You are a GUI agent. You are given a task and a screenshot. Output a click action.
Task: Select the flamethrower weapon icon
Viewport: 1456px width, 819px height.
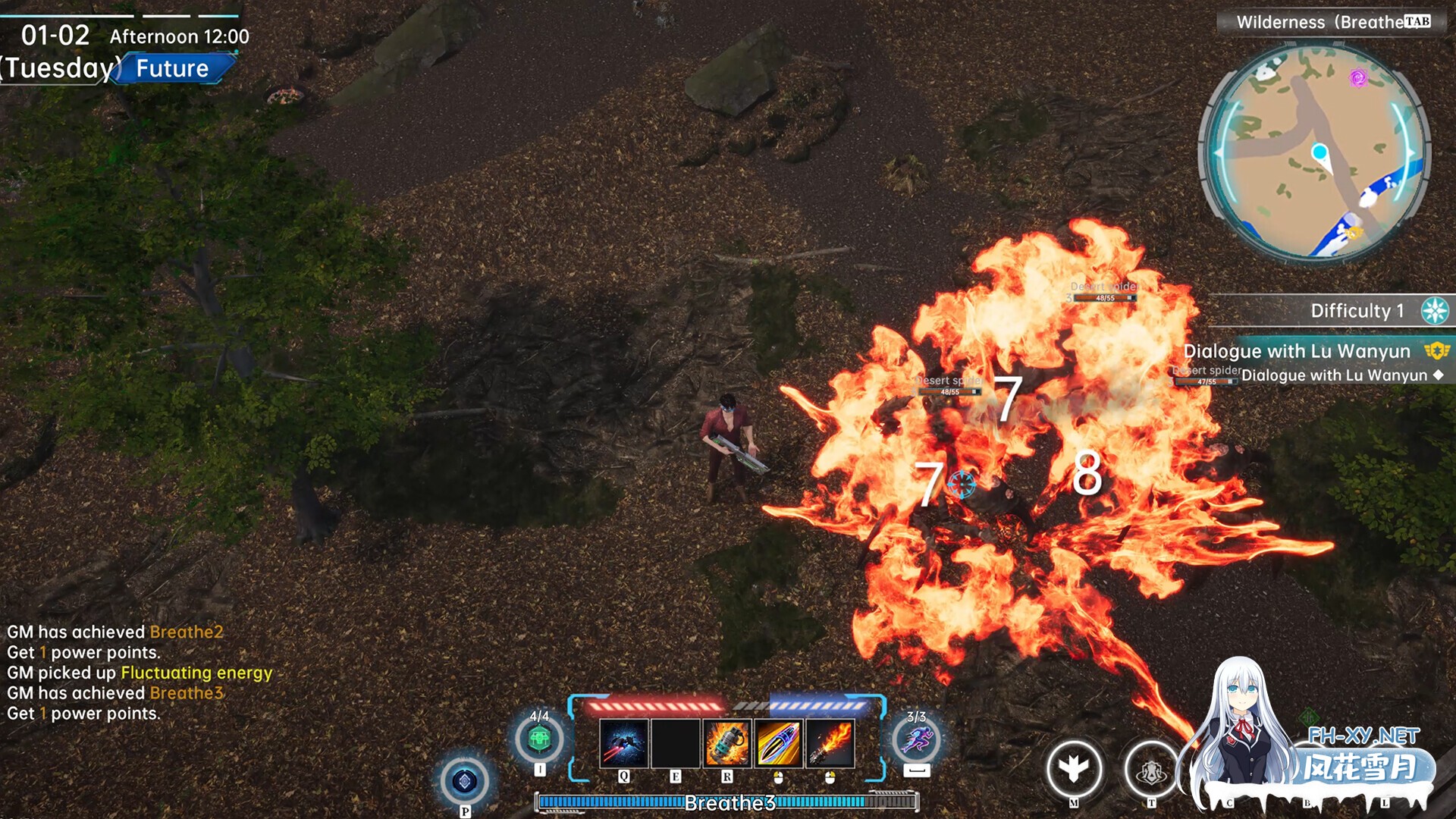(x=830, y=743)
